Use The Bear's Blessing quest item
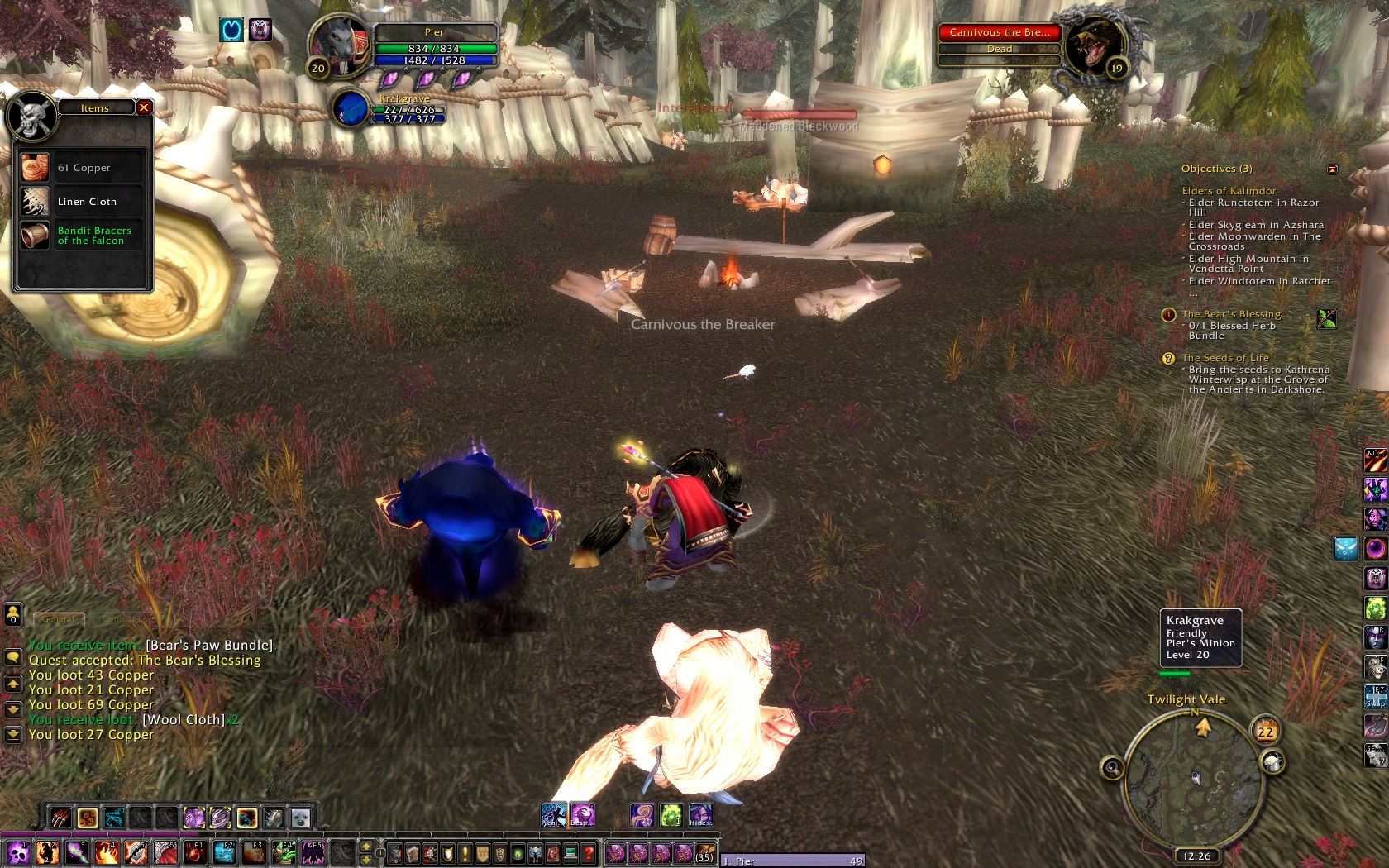 [x=1327, y=318]
